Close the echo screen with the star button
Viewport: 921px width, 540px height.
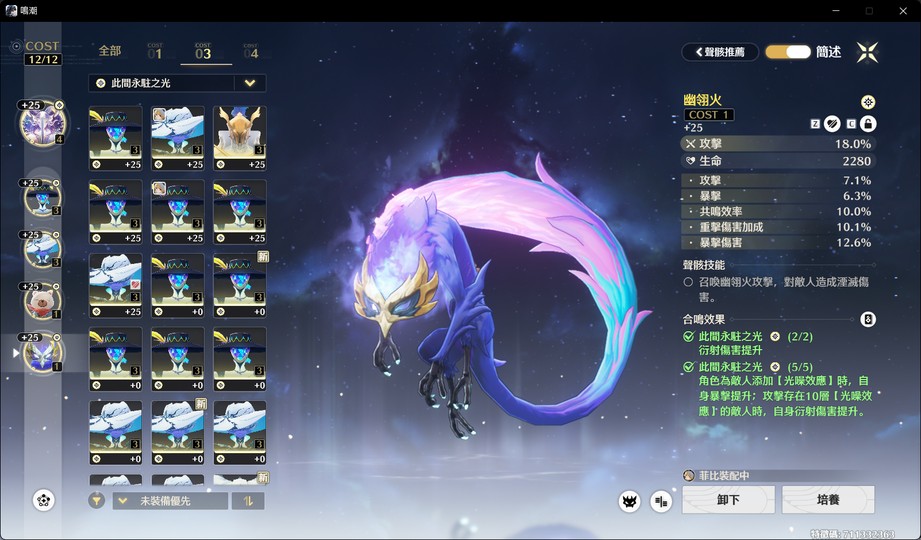coord(867,52)
